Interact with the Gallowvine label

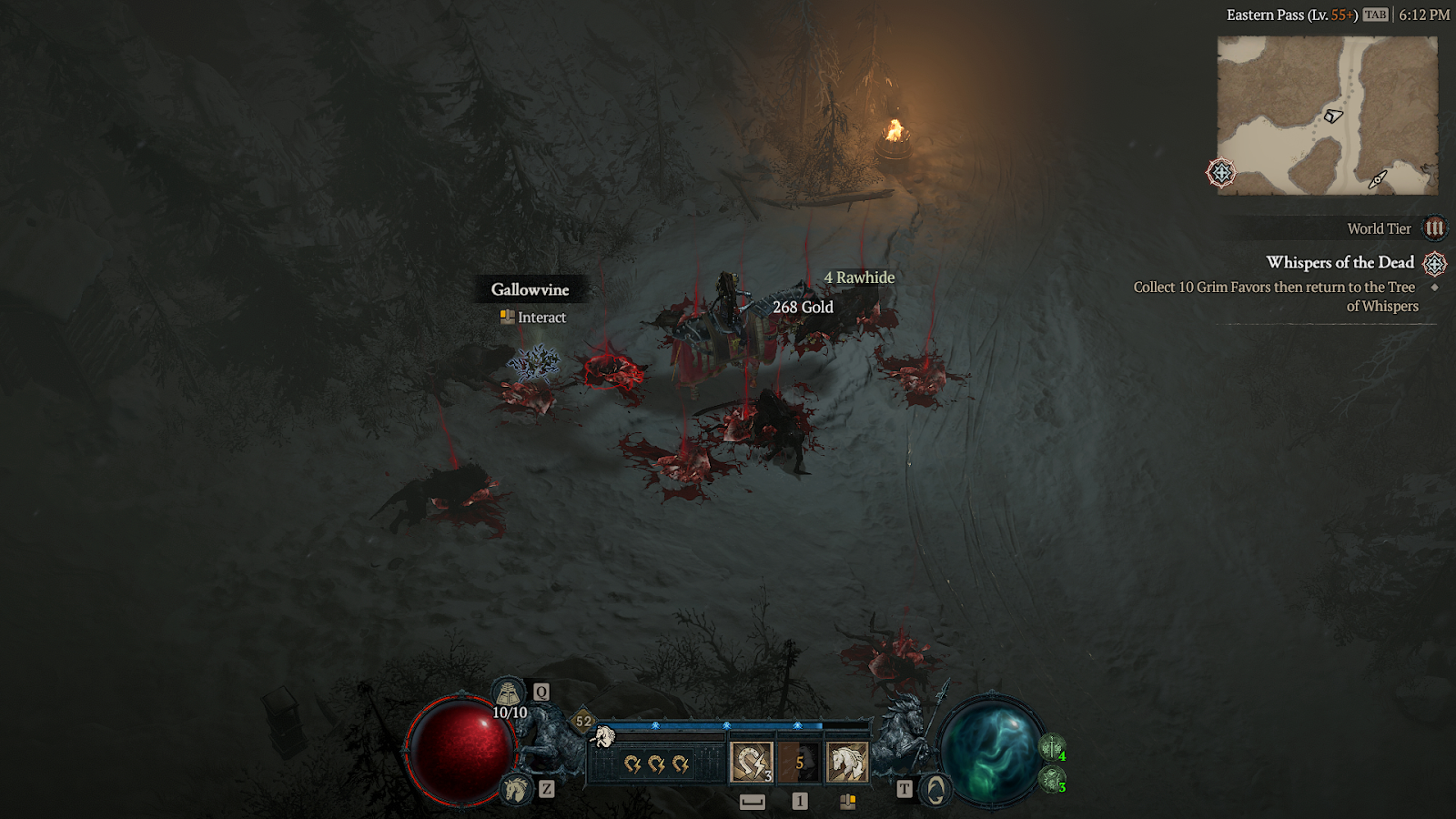530,289
